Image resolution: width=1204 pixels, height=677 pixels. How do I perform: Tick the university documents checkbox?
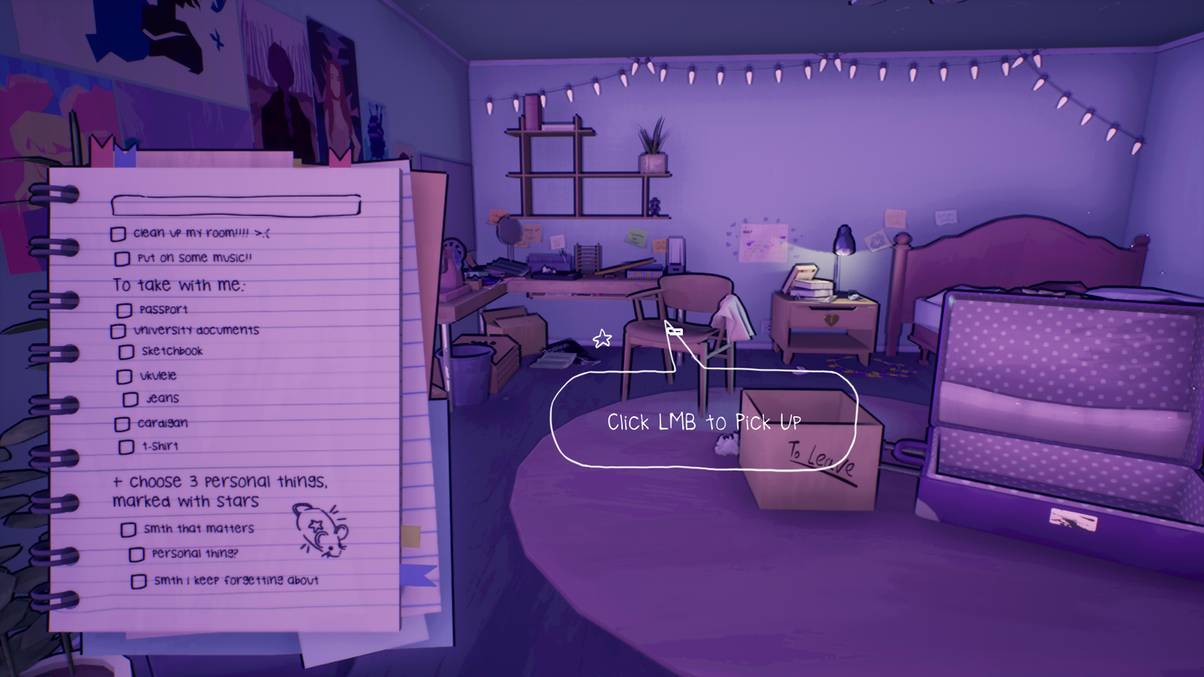tap(118, 331)
